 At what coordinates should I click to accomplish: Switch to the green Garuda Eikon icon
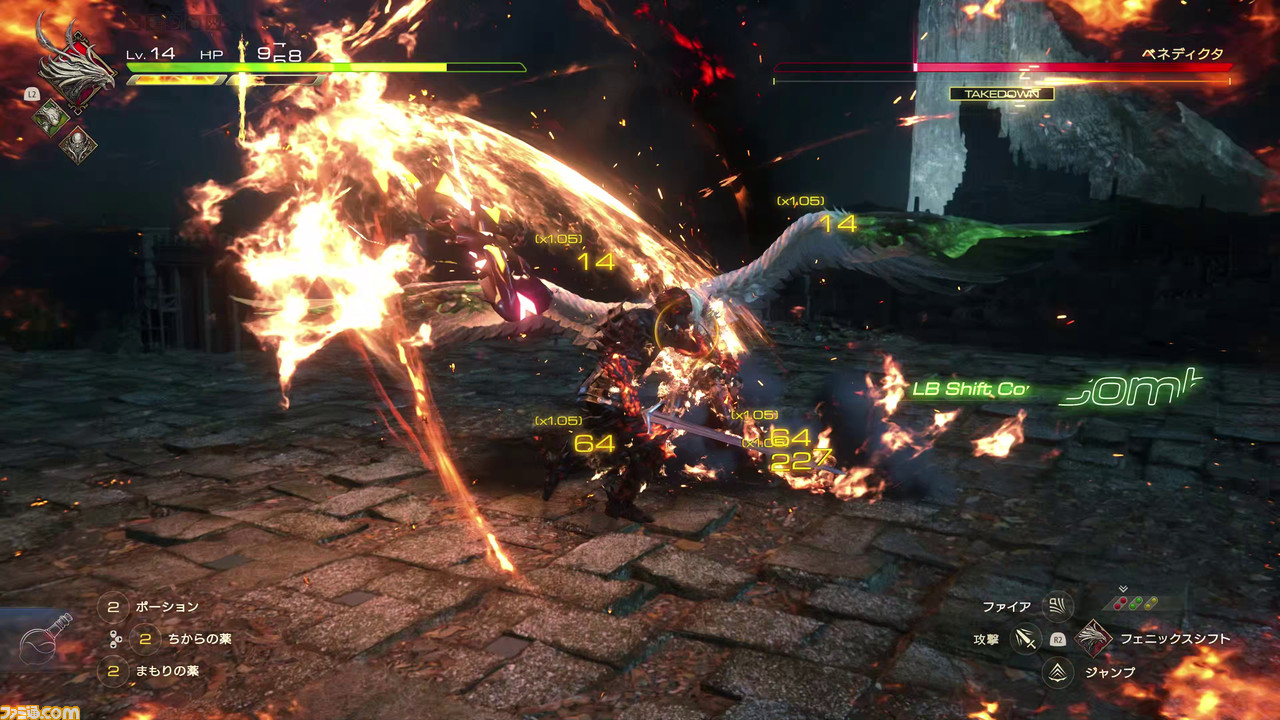click(51, 117)
